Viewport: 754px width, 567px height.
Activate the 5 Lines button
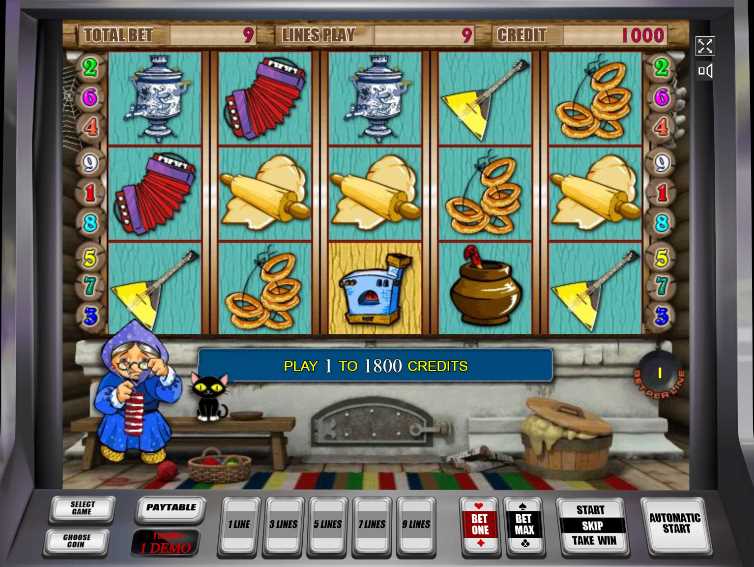point(328,525)
